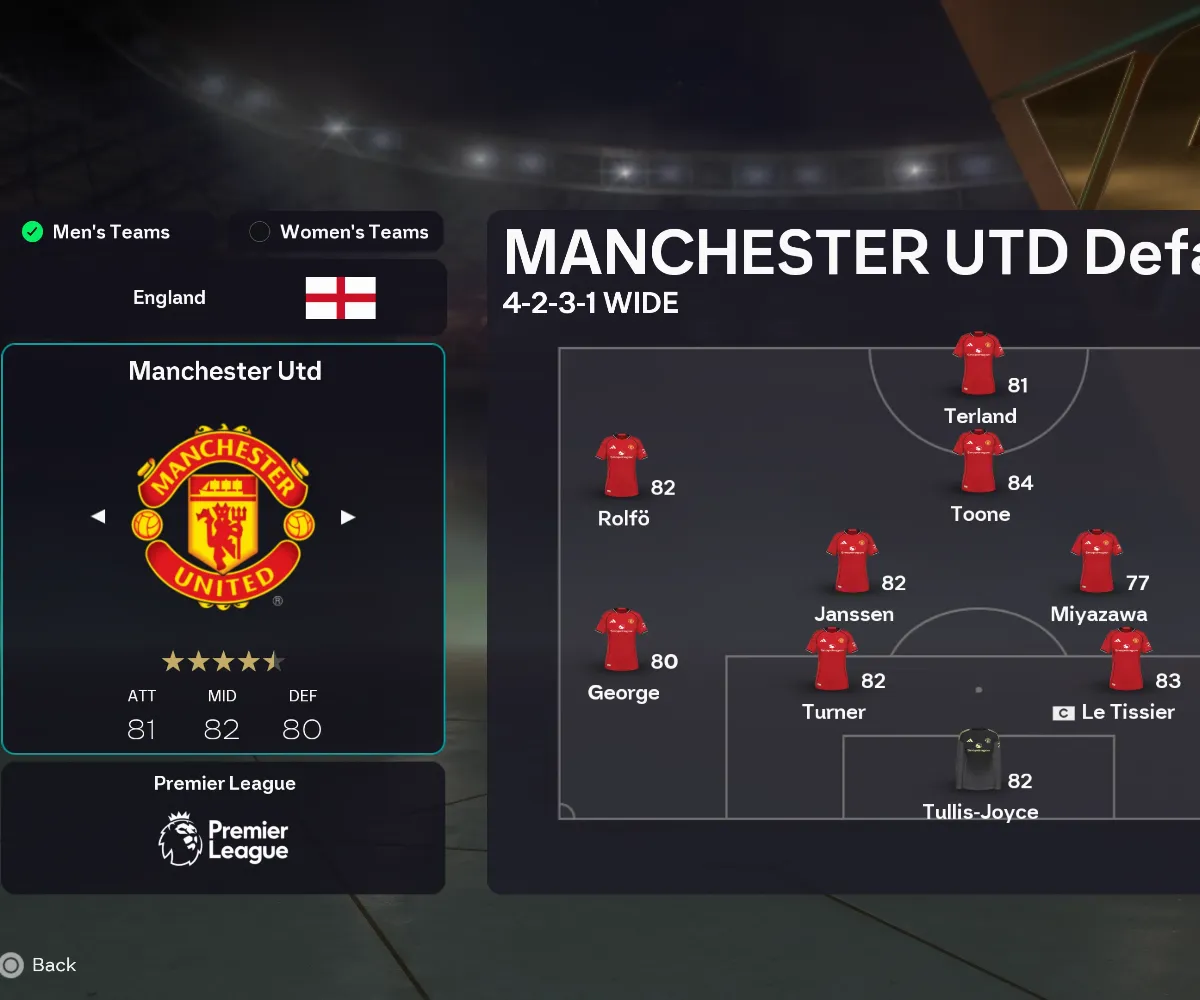Choose Janssen in the formation
Screen dimensions: 1200x1000
click(852, 562)
